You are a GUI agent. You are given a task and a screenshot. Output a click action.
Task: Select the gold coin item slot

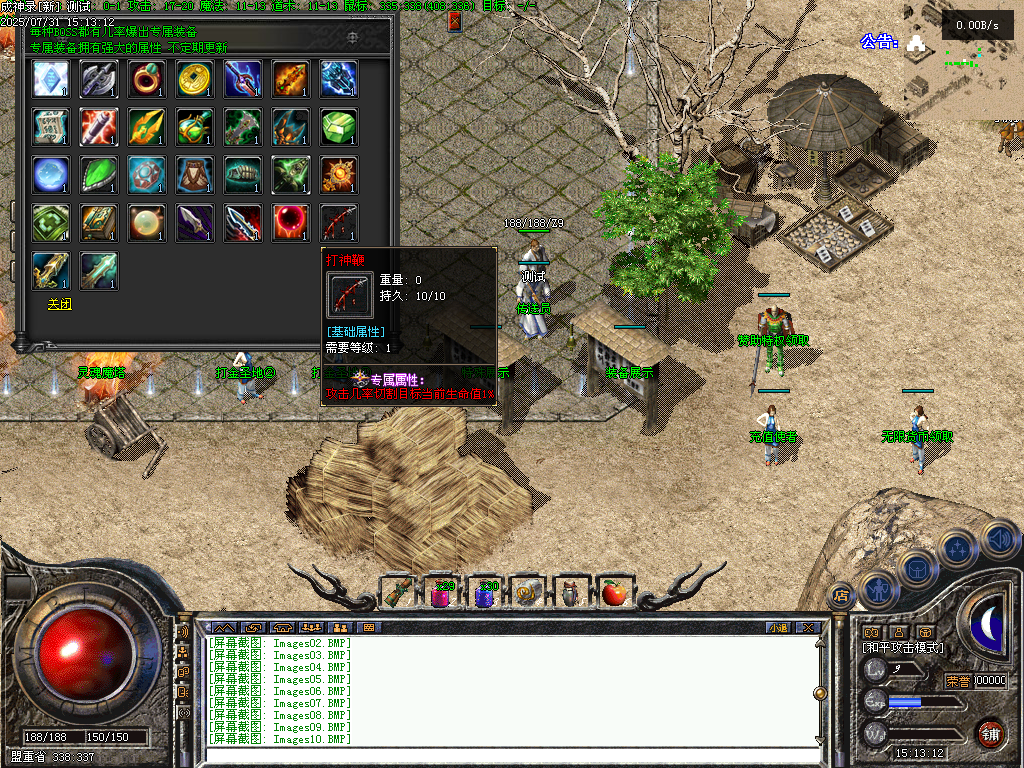(195, 79)
